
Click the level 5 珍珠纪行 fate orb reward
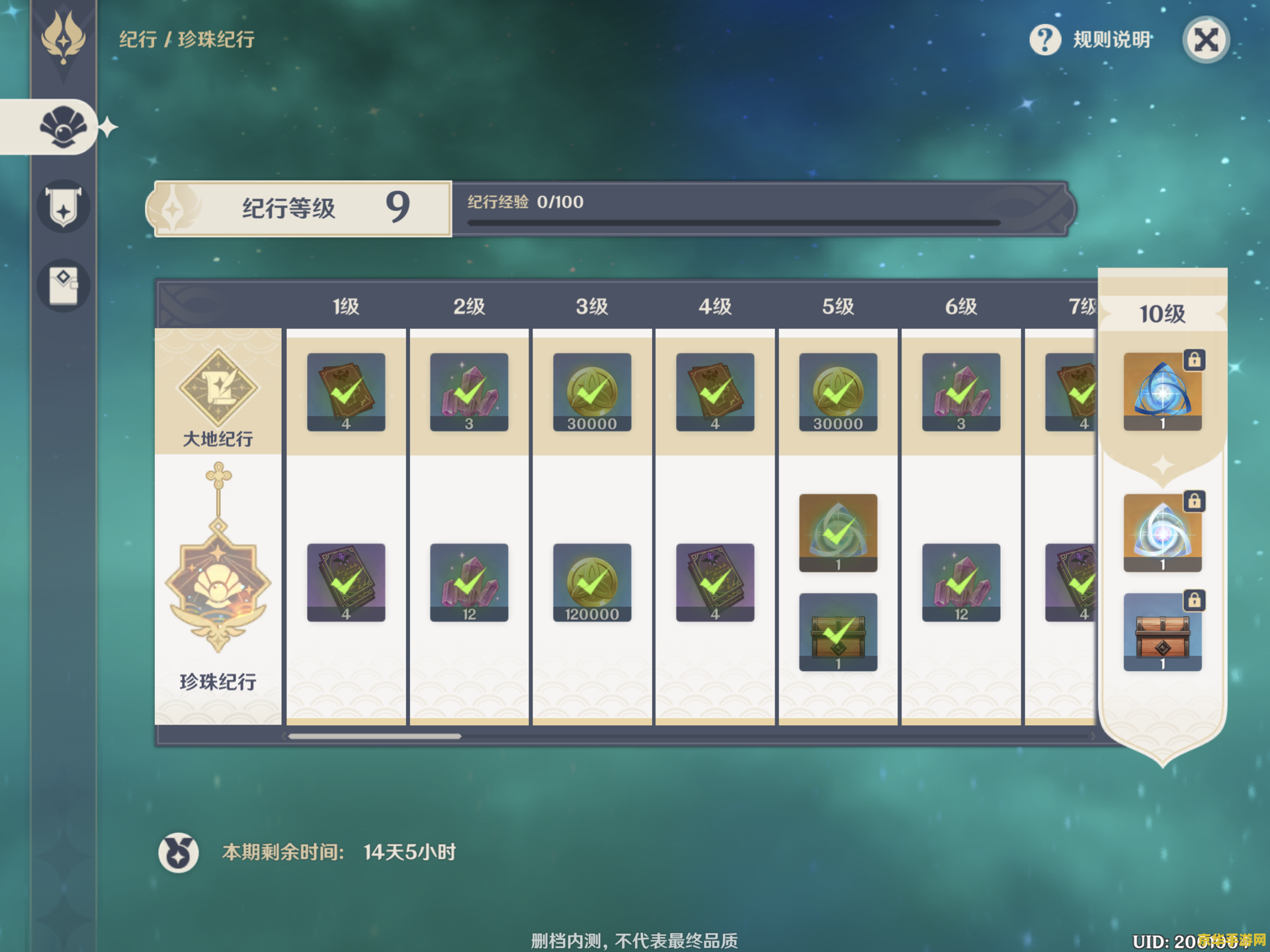coord(837,533)
